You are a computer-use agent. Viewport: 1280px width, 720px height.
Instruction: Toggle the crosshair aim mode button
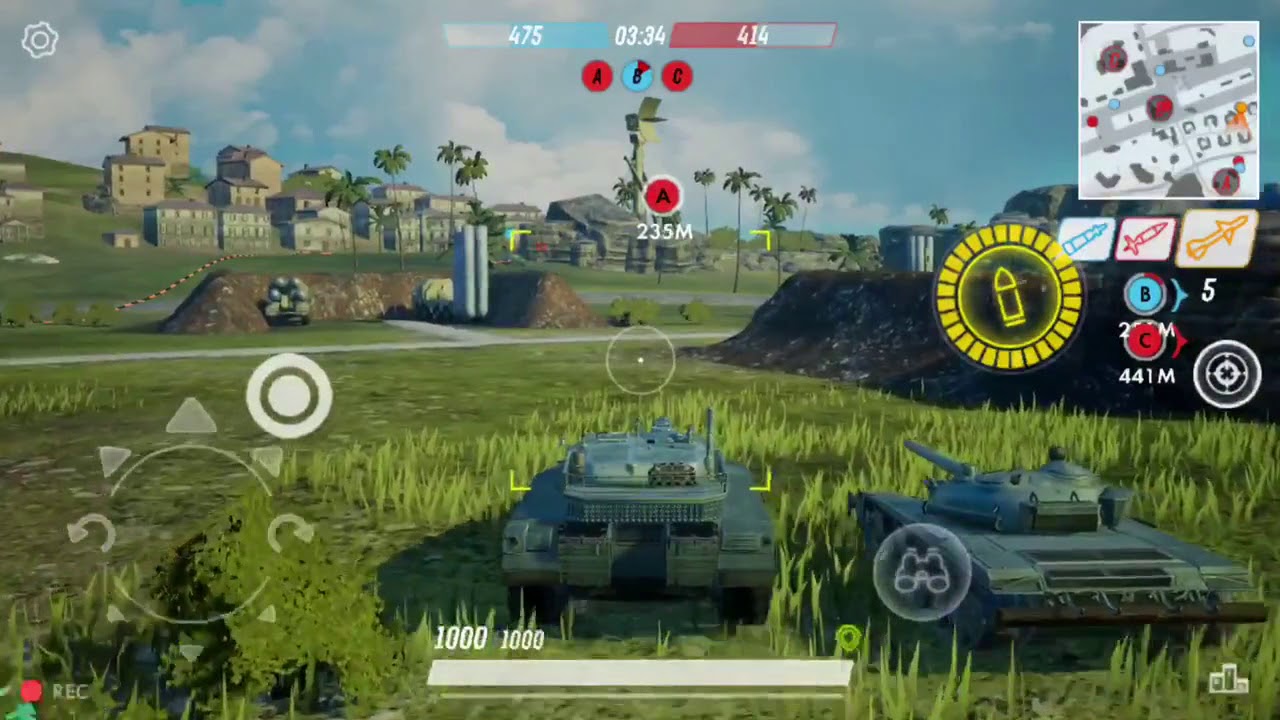1227,375
